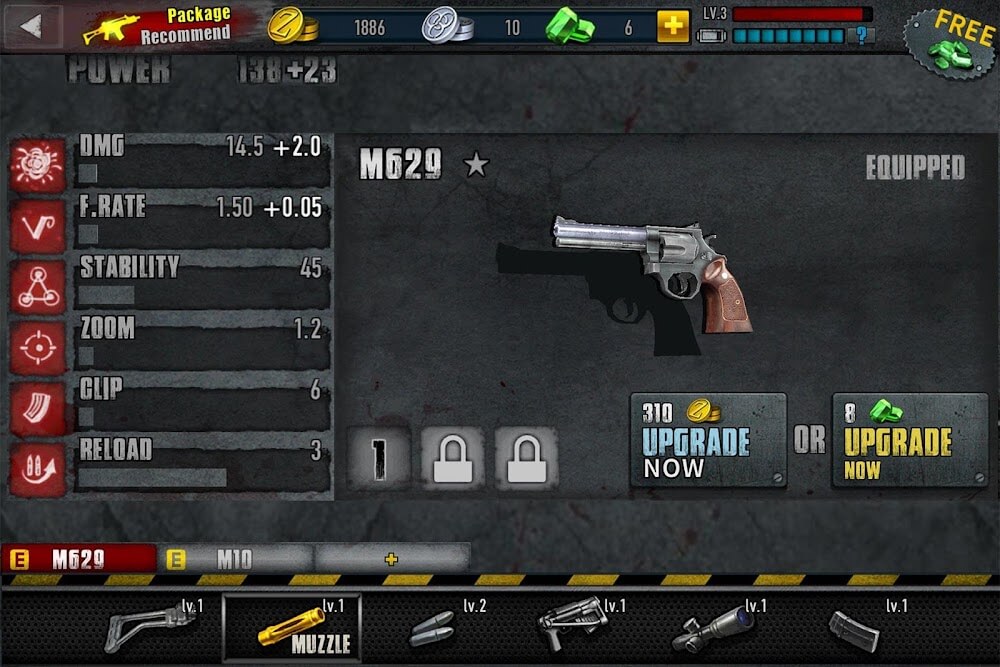The height and width of the screenshot is (667, 1000).
Task: Click the energy help question mark
Action: point(860,36)
